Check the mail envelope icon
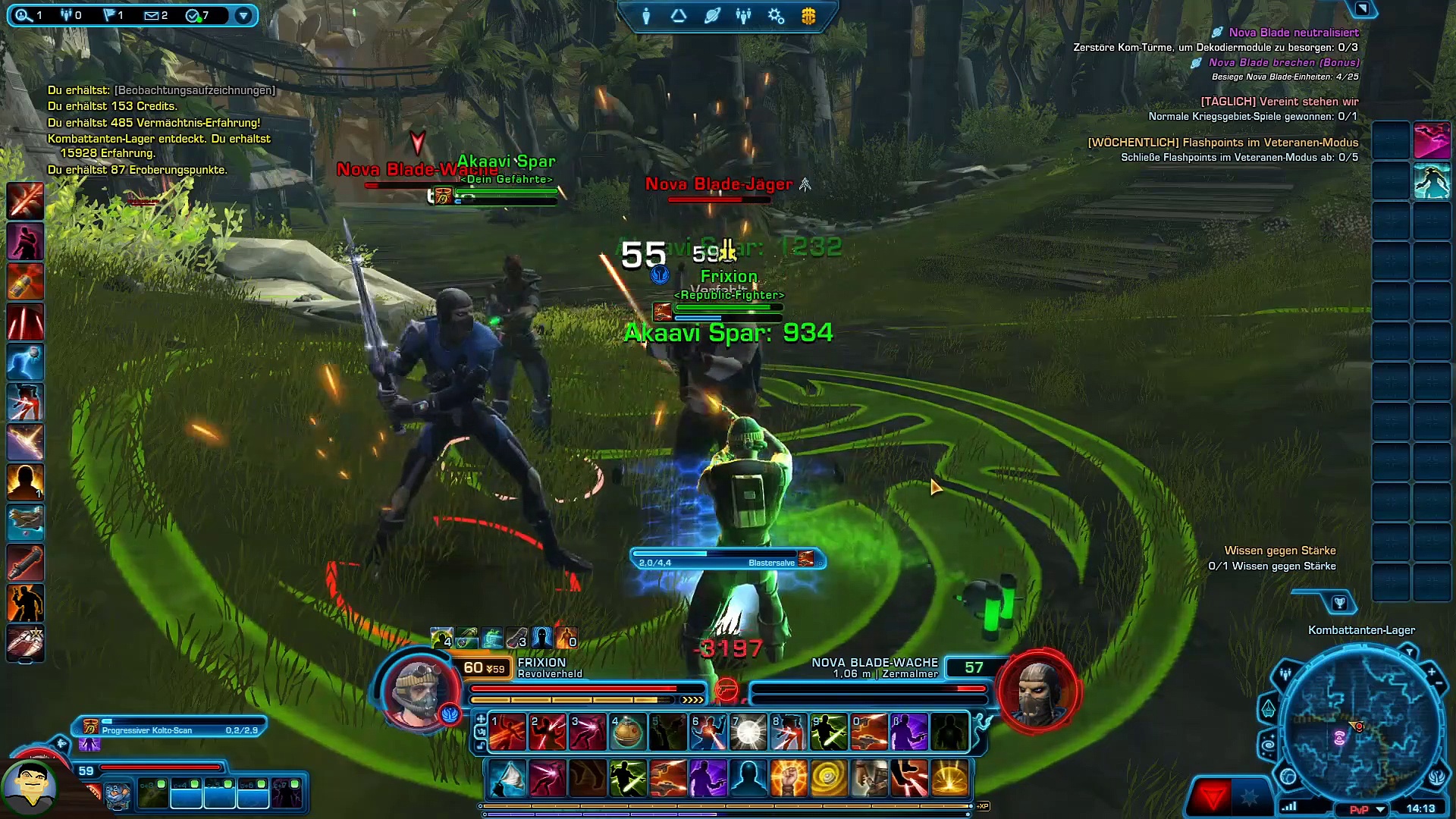The image size is (1456, 819). click(155, 15)
